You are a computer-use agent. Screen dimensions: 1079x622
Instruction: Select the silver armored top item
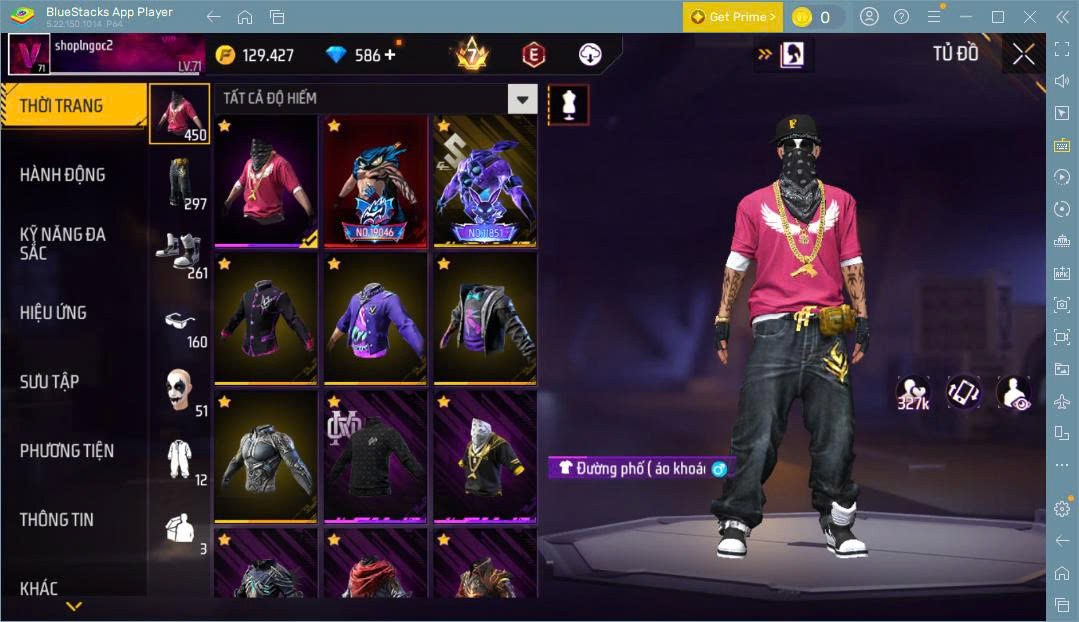[265, 457]
